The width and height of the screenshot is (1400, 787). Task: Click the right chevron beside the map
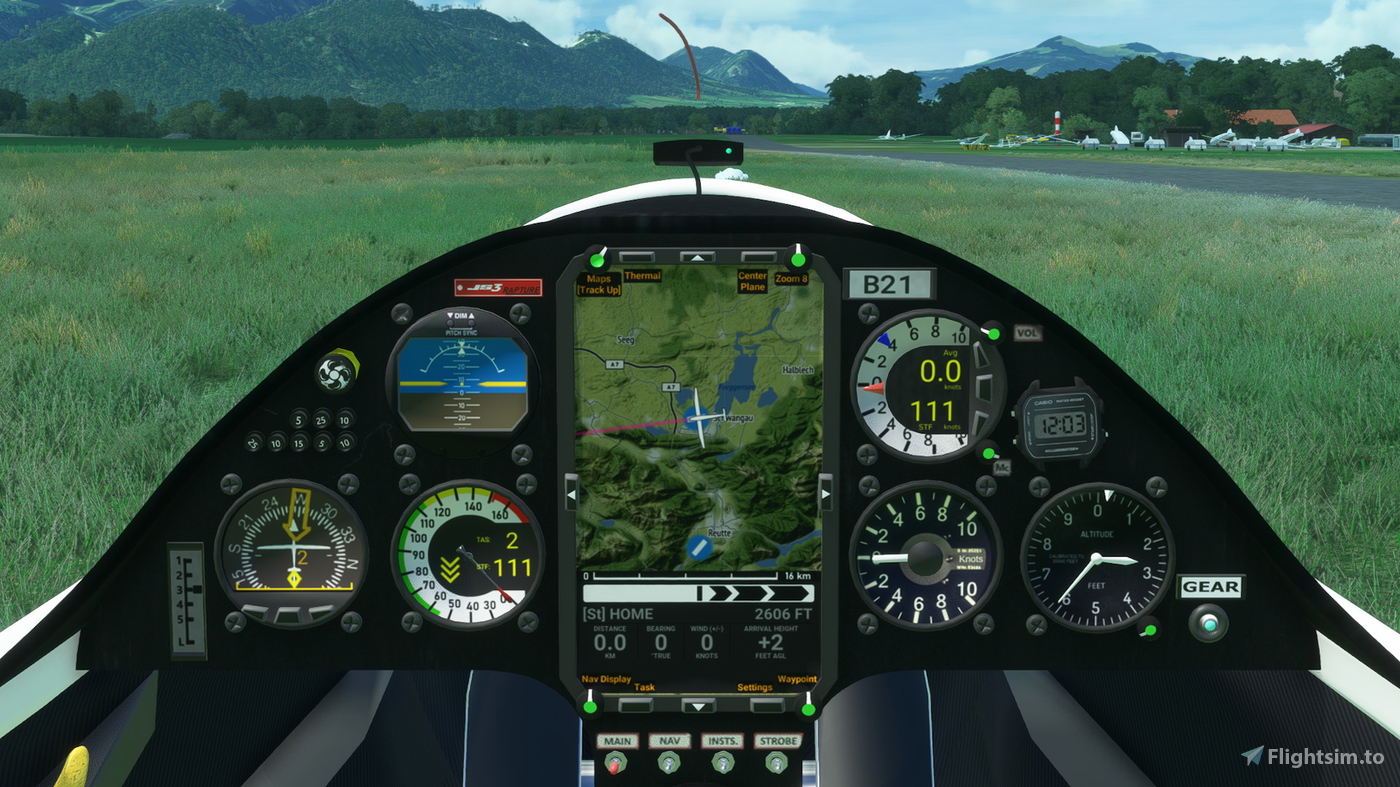click(x=824, y=491)
